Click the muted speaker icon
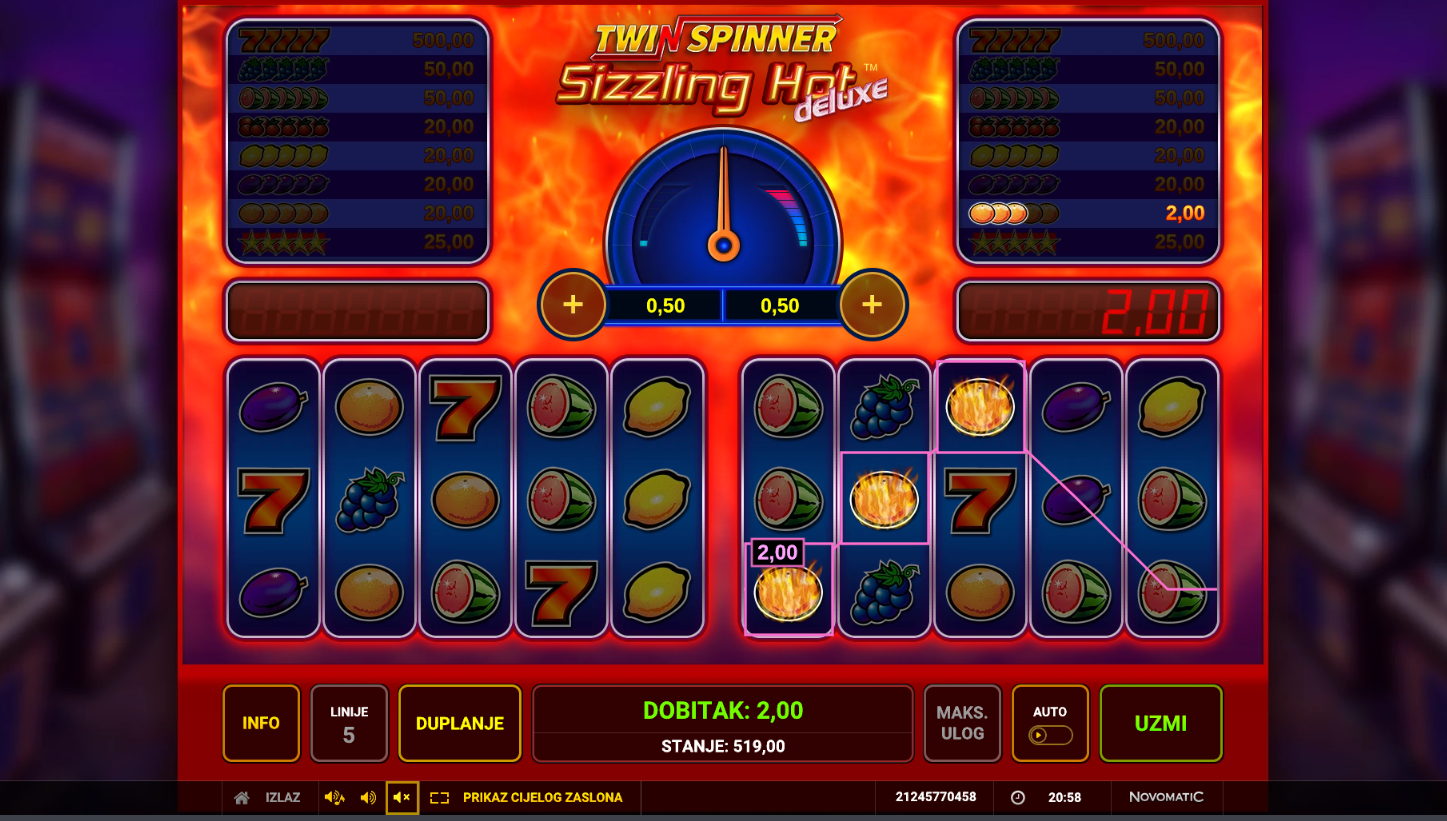 pos(402,797)
